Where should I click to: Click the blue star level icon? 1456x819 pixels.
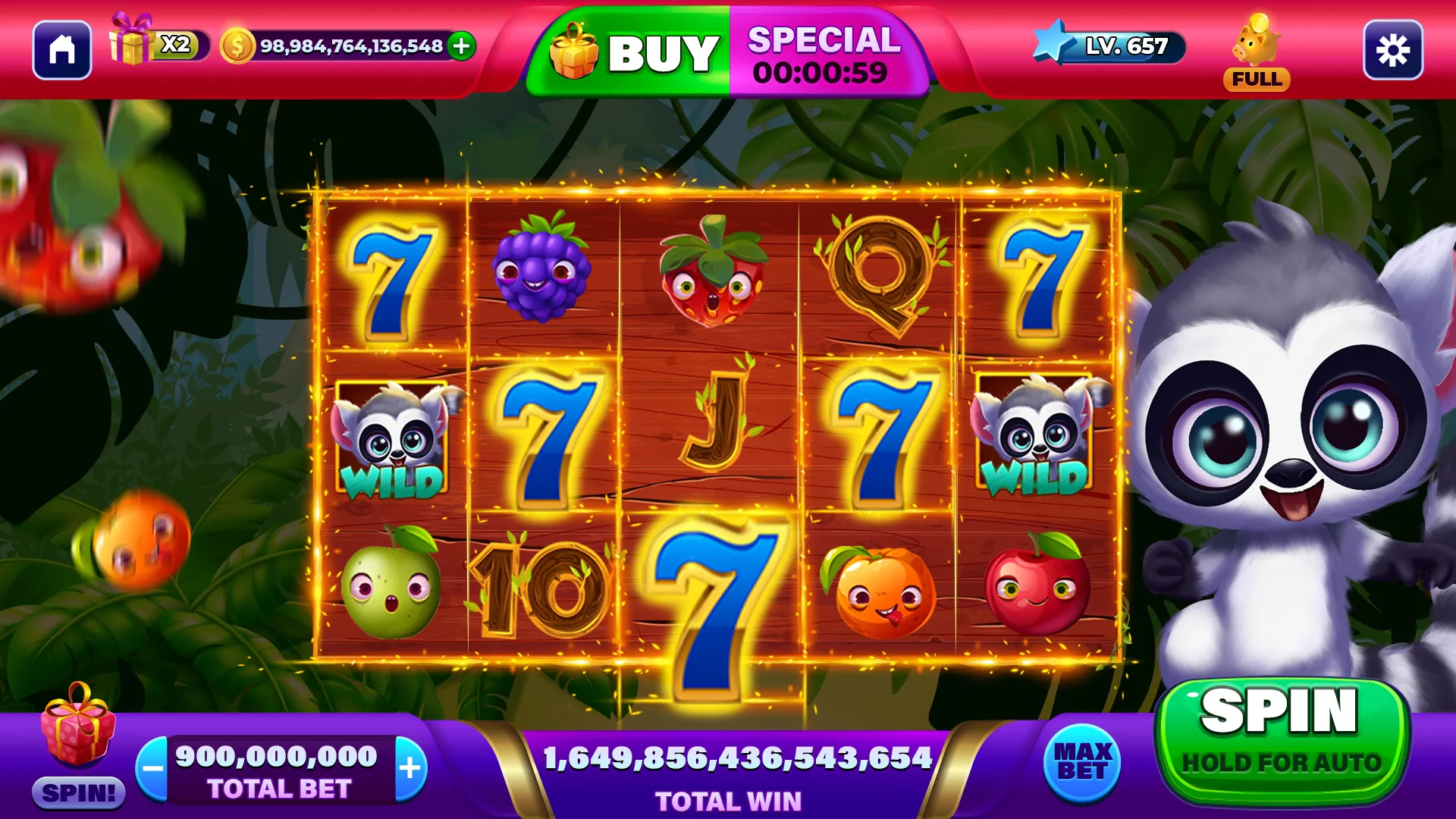click(1050, 45)
